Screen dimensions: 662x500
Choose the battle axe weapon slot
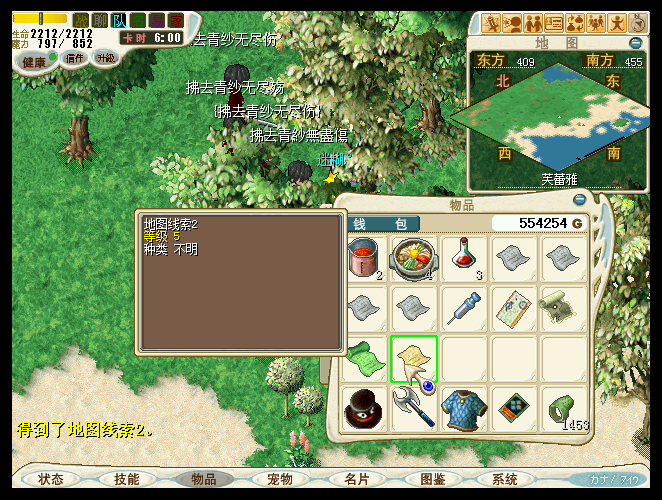tap(413, 408)
